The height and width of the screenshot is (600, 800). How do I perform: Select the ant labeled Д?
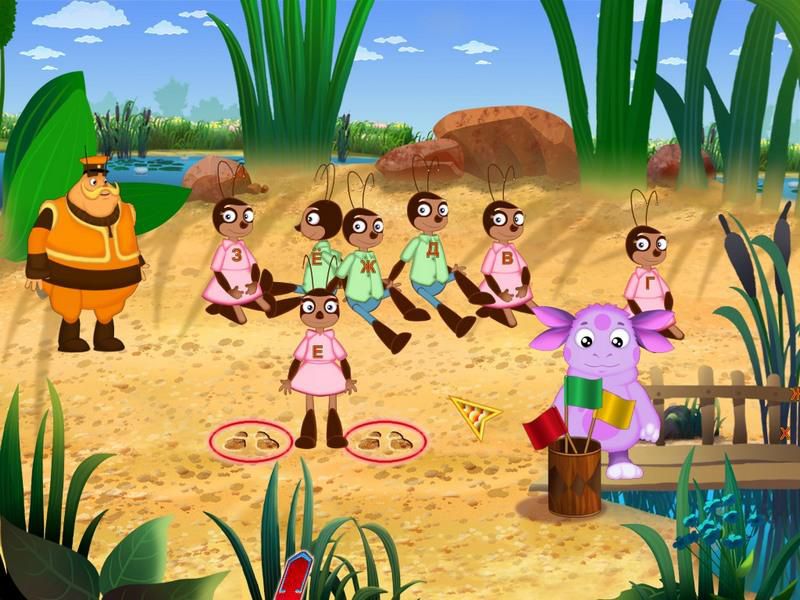click(430, 248)
